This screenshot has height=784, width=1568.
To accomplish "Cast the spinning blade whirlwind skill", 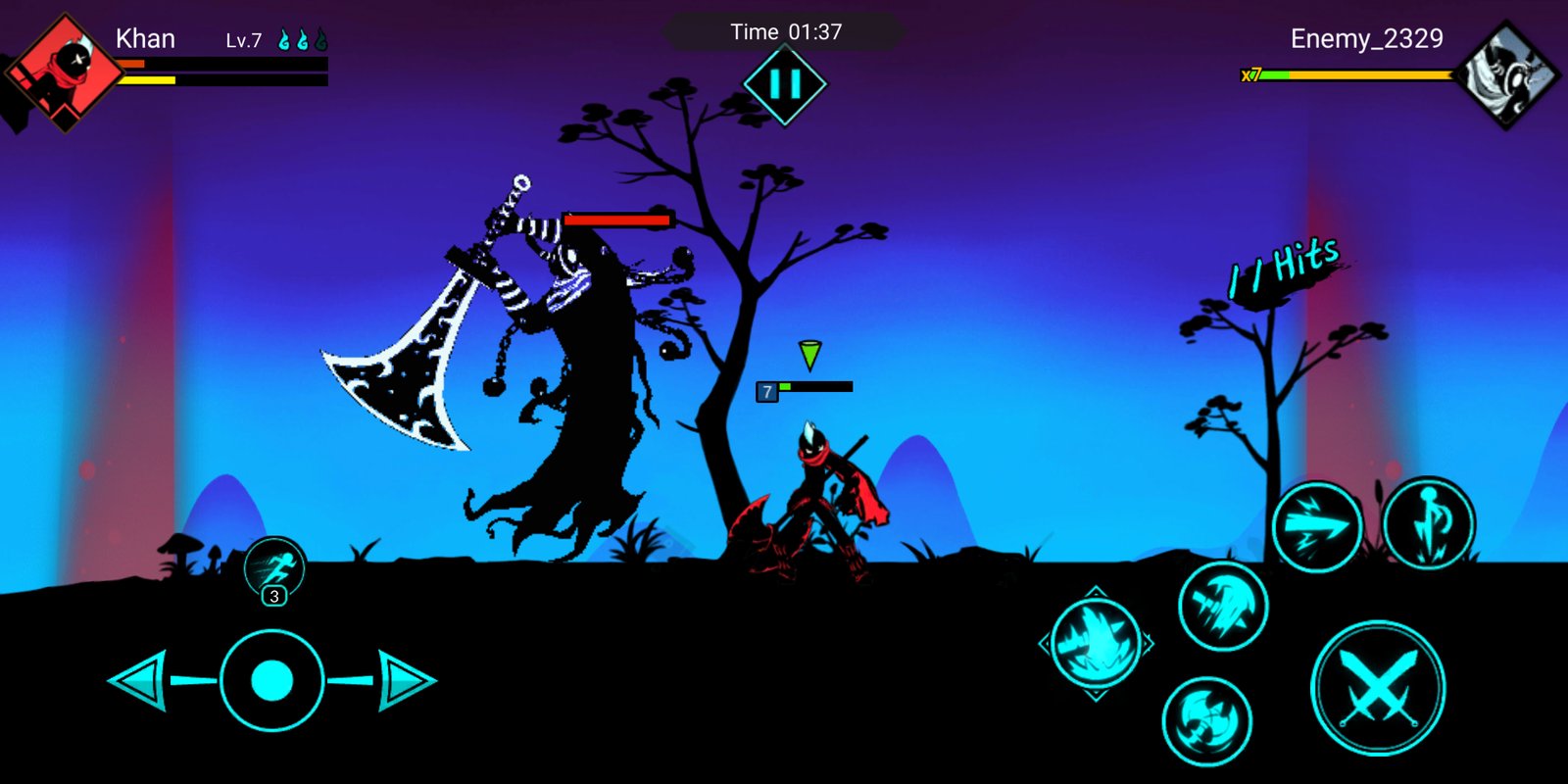I will [1206, 721].
